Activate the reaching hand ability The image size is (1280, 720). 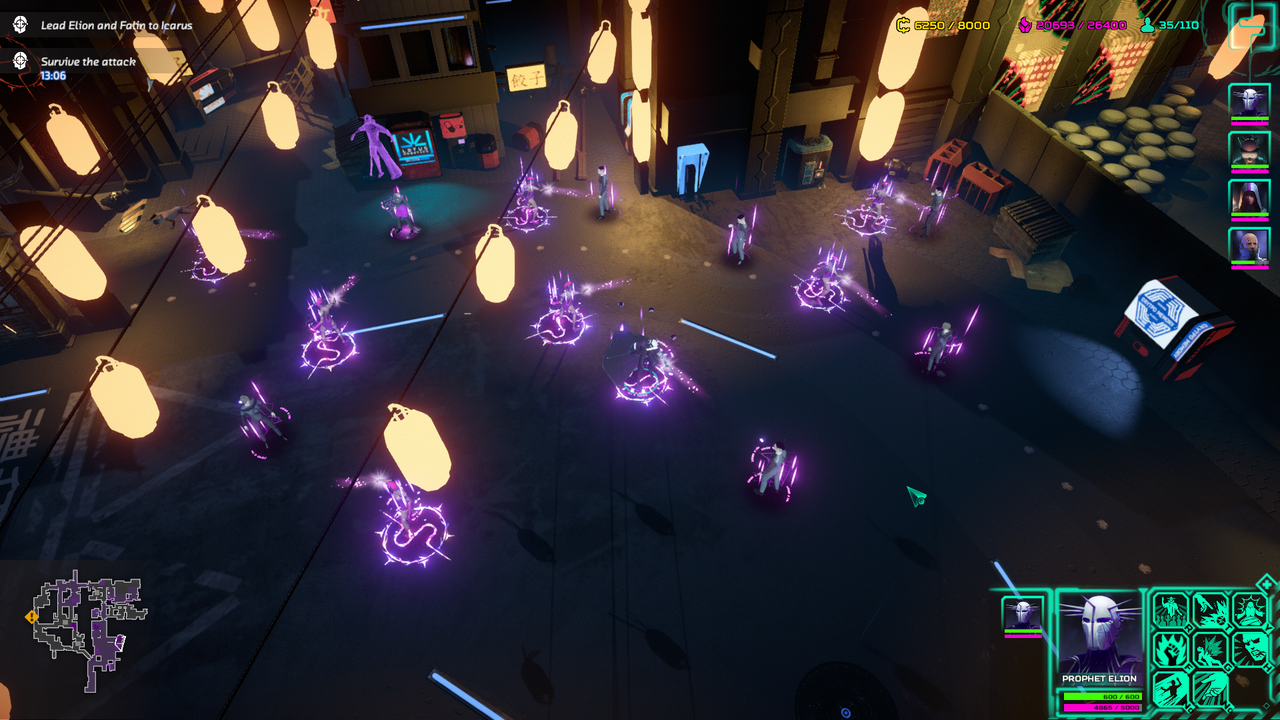(x=1210, y=689)
